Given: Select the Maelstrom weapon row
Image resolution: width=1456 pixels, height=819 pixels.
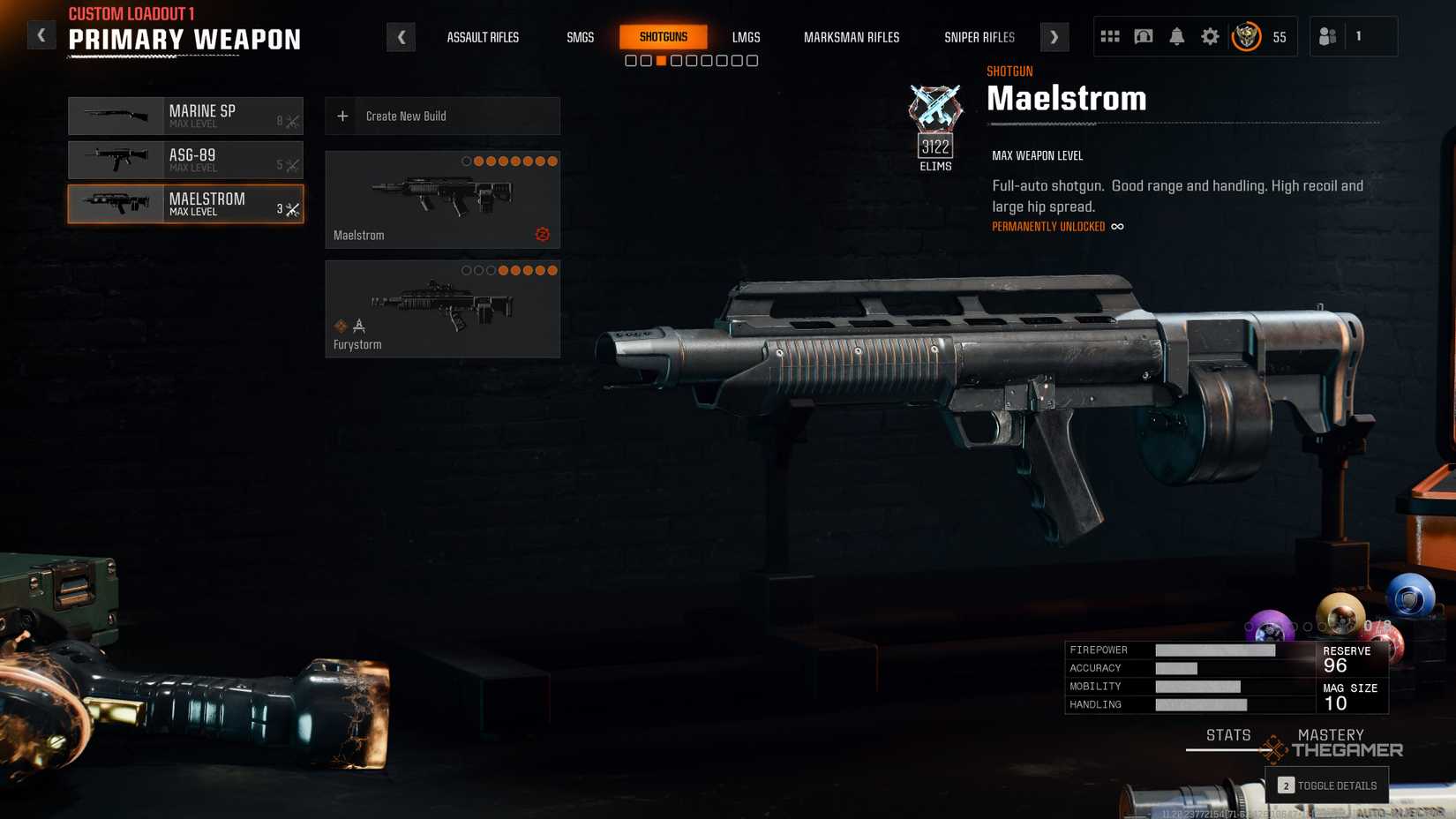Looking at the screenshot, I should (185, 204).
